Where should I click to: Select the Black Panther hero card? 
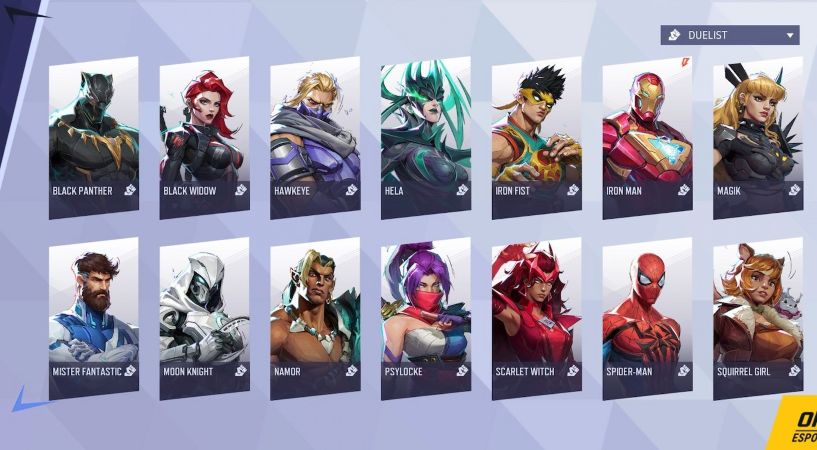pyautogui.click(x=93, y=135)
